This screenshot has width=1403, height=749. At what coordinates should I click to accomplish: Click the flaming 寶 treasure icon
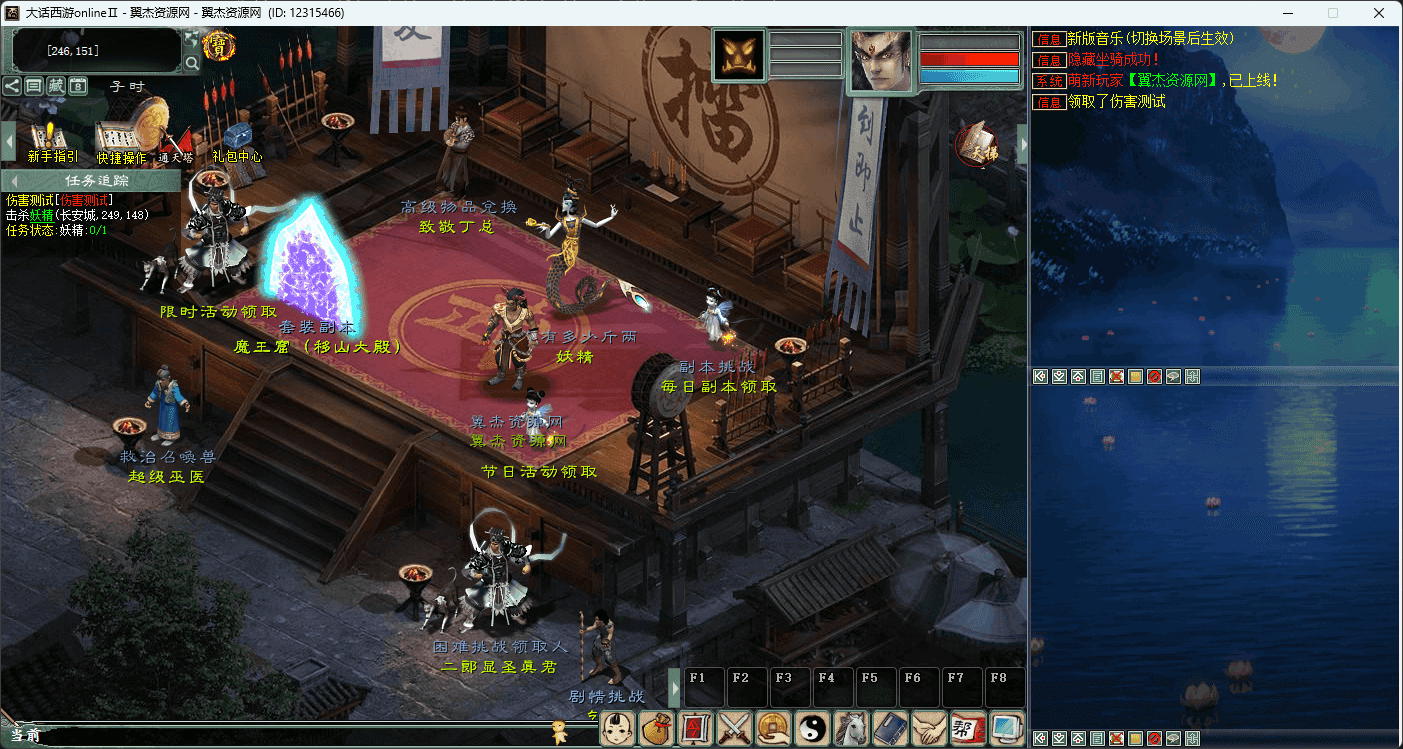[x=218, y=46]
